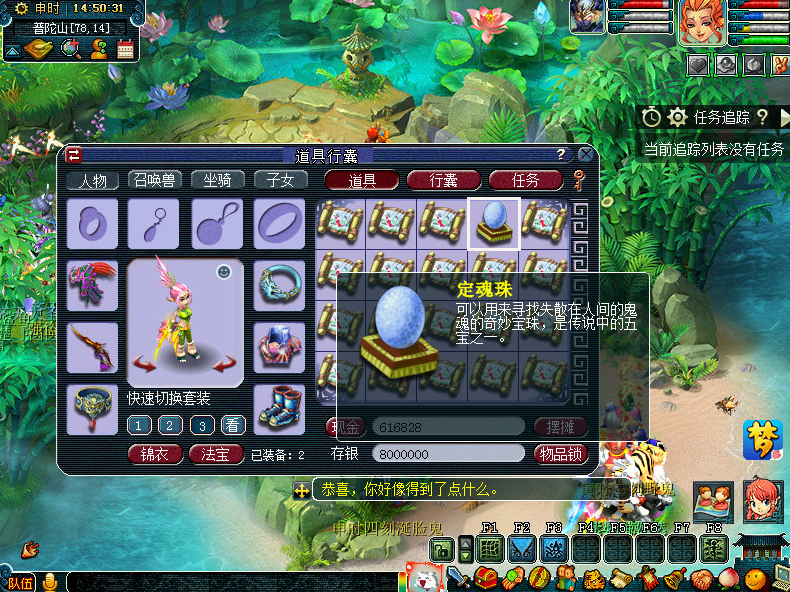Open the 法宝 magic treasure button
Screen dimensions: 790x592
click(x=216, y=454)
